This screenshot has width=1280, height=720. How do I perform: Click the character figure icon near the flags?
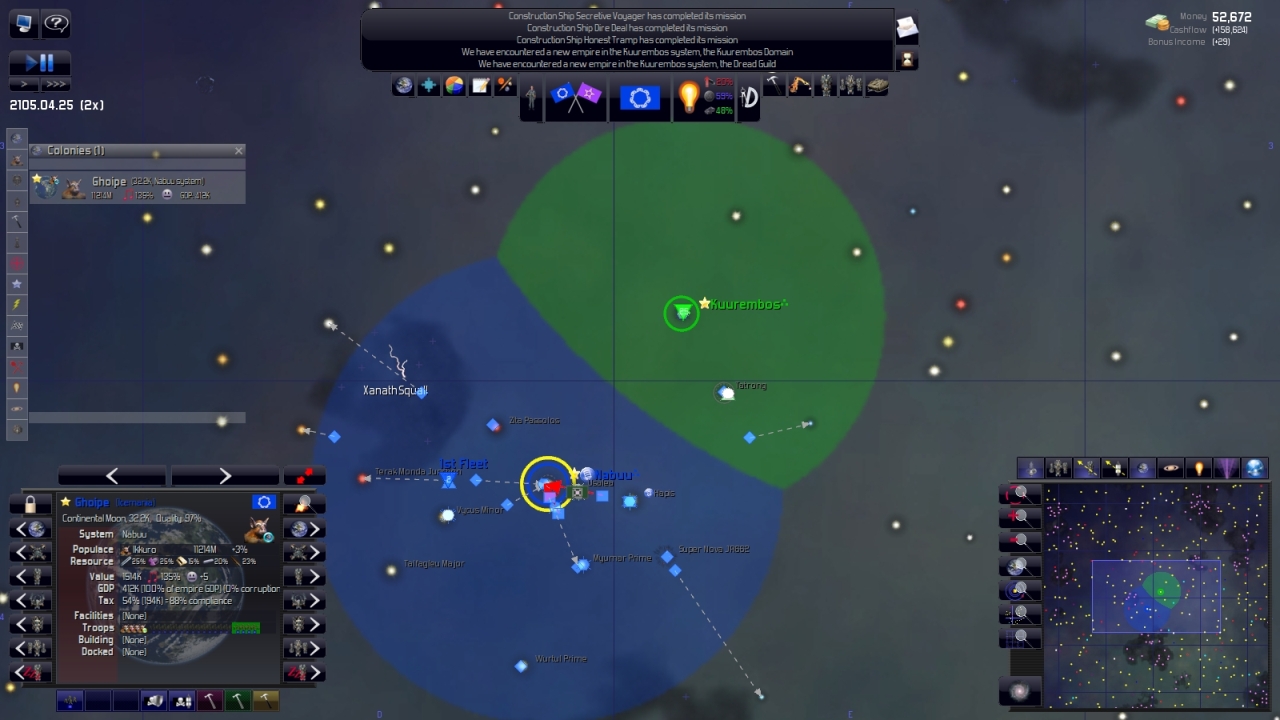(532, 98)
